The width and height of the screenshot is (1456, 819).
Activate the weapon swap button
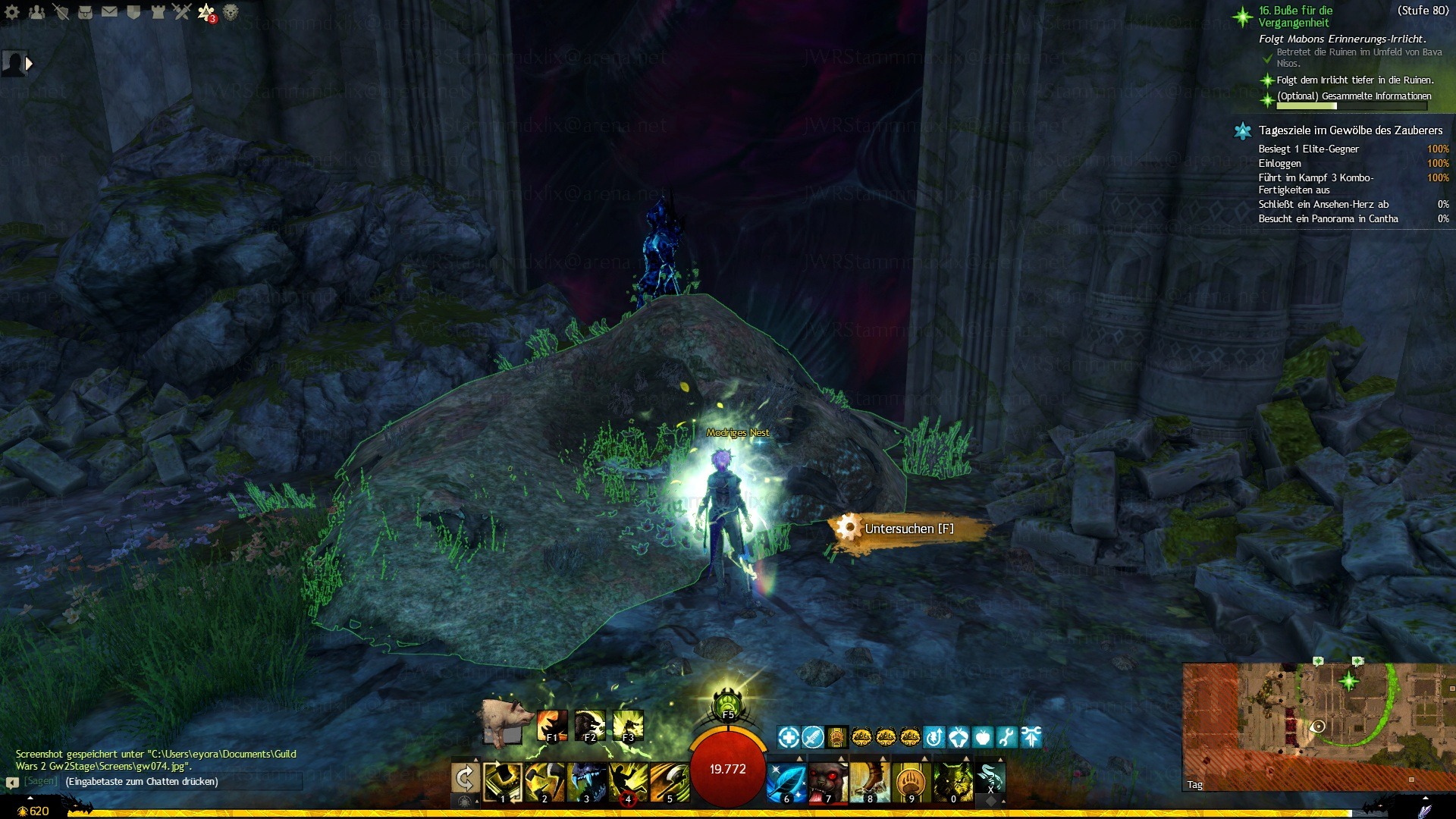pos(465,779)
